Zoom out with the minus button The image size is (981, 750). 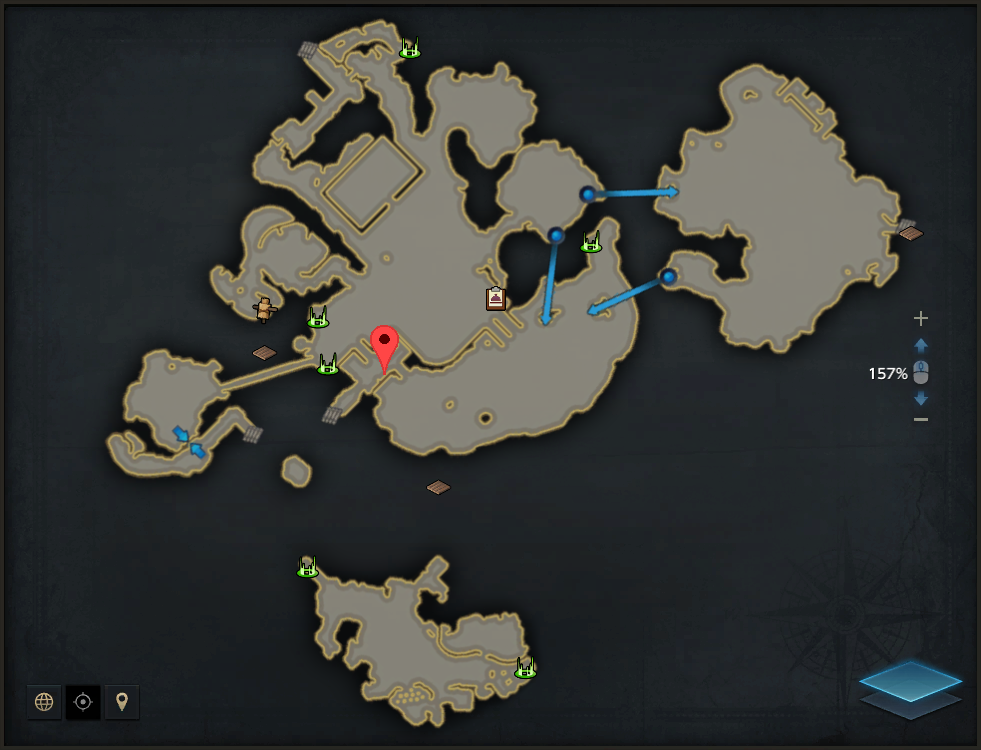921,419
